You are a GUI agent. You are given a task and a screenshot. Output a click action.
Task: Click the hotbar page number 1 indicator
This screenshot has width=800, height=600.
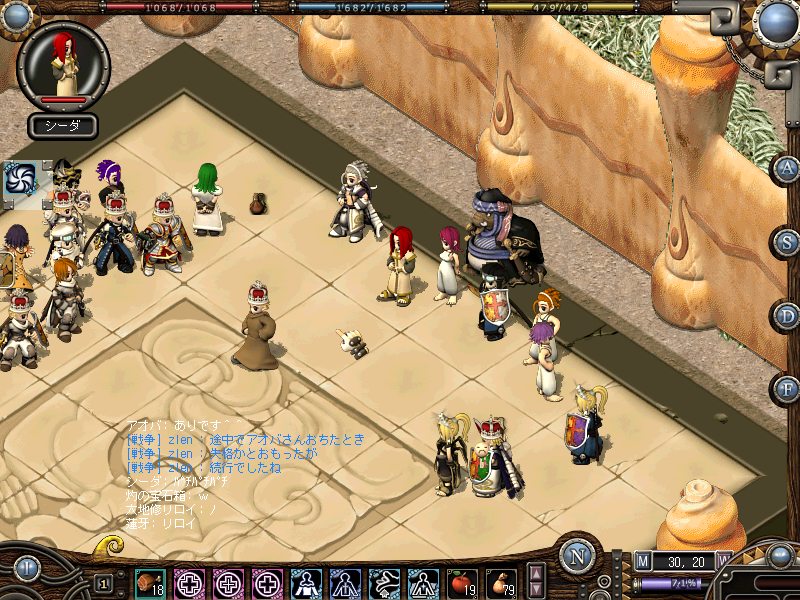coord(104,583)
